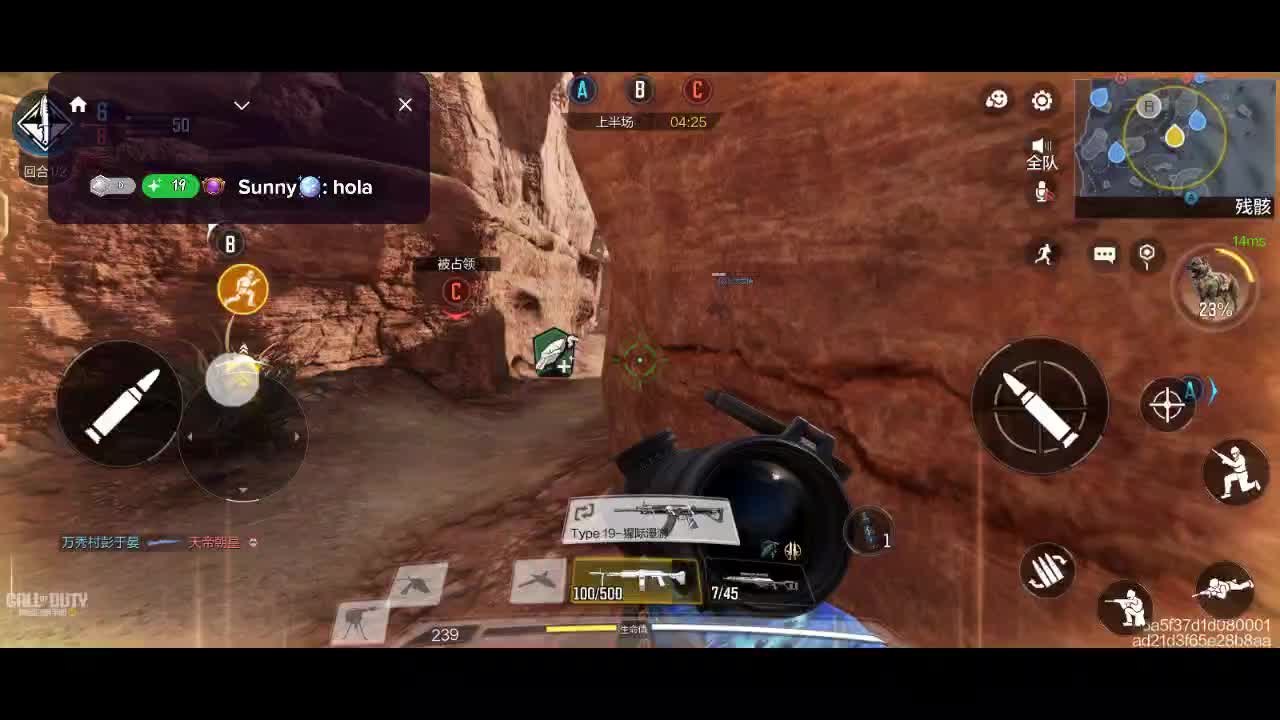
Task: Fire with the left bullet button
Action: point(120,403)
